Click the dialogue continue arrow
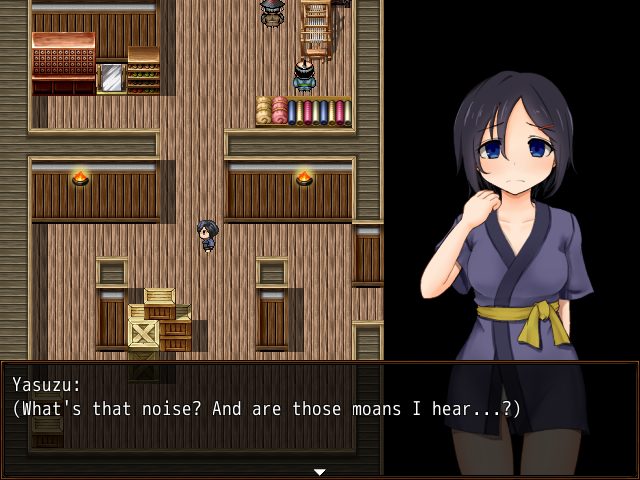The image size is (640, 480). pyautogui.click(x=319, y=471)
